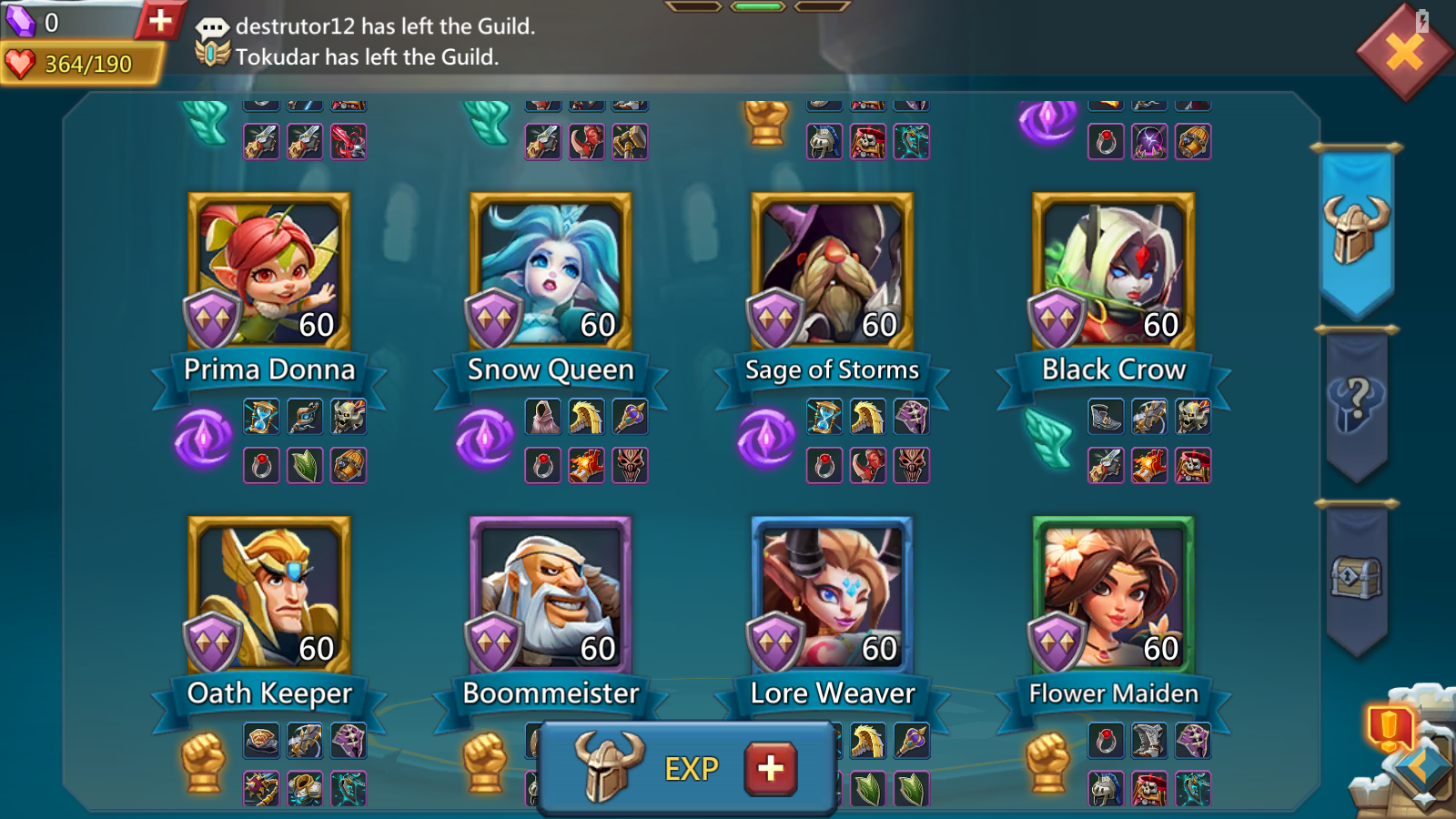View the Boommeister hero

tap(551, 595)
